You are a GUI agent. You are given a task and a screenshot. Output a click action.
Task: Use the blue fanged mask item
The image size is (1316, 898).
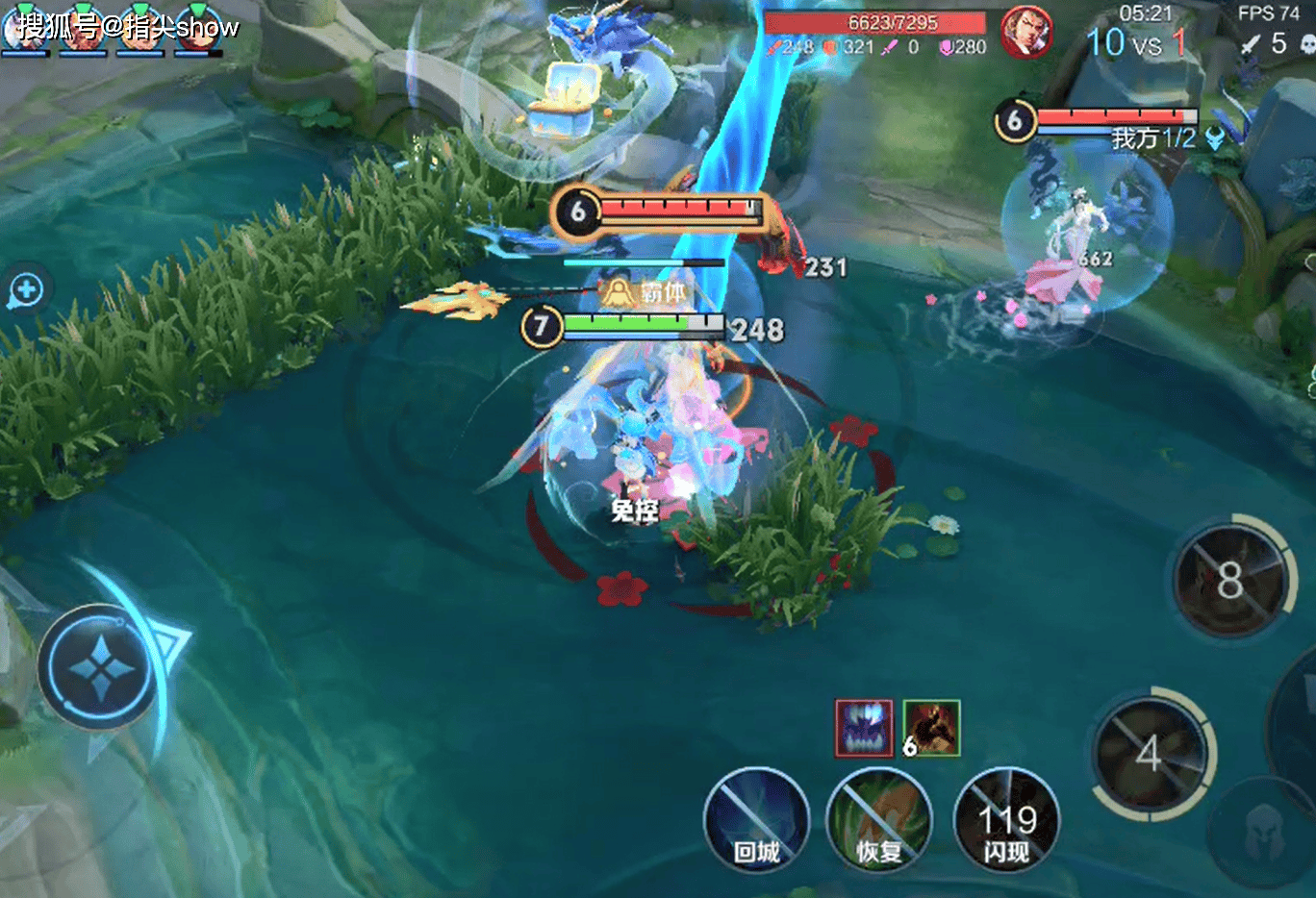click(864, 728)
